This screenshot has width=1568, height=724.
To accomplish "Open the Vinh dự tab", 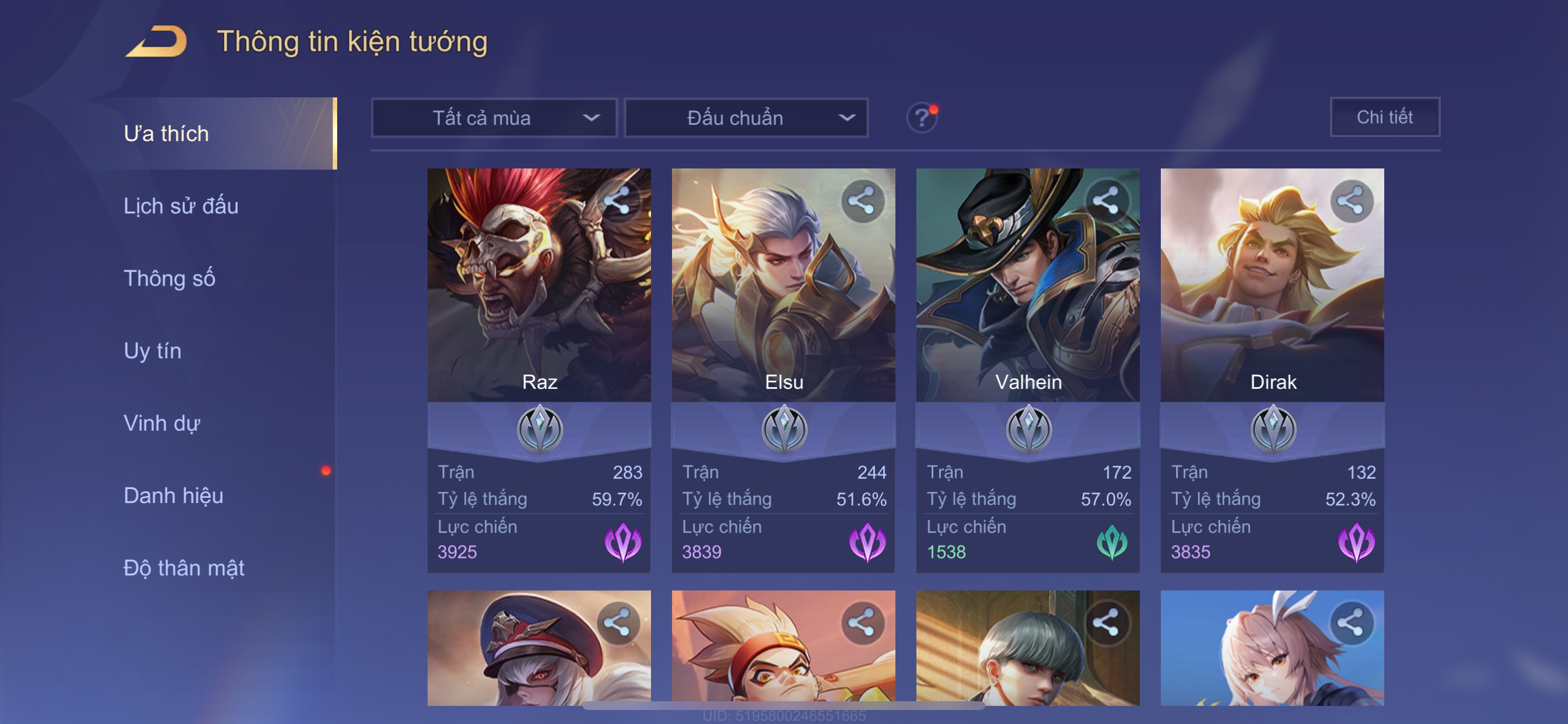I will 162,423.
